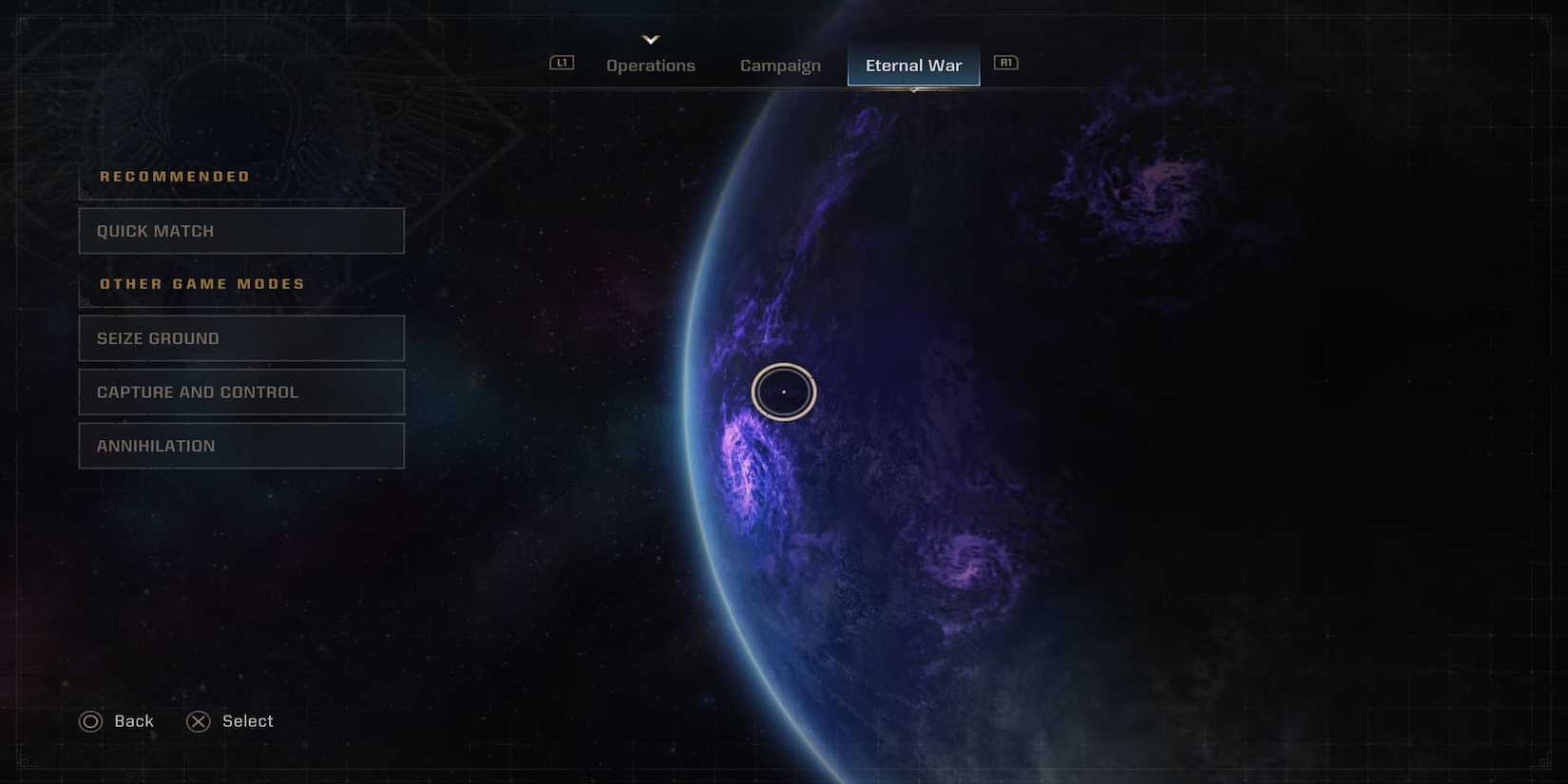The image size is (1568, 784).
Task: Switch to the Campaign tab
Action: [x=780, y=65]
